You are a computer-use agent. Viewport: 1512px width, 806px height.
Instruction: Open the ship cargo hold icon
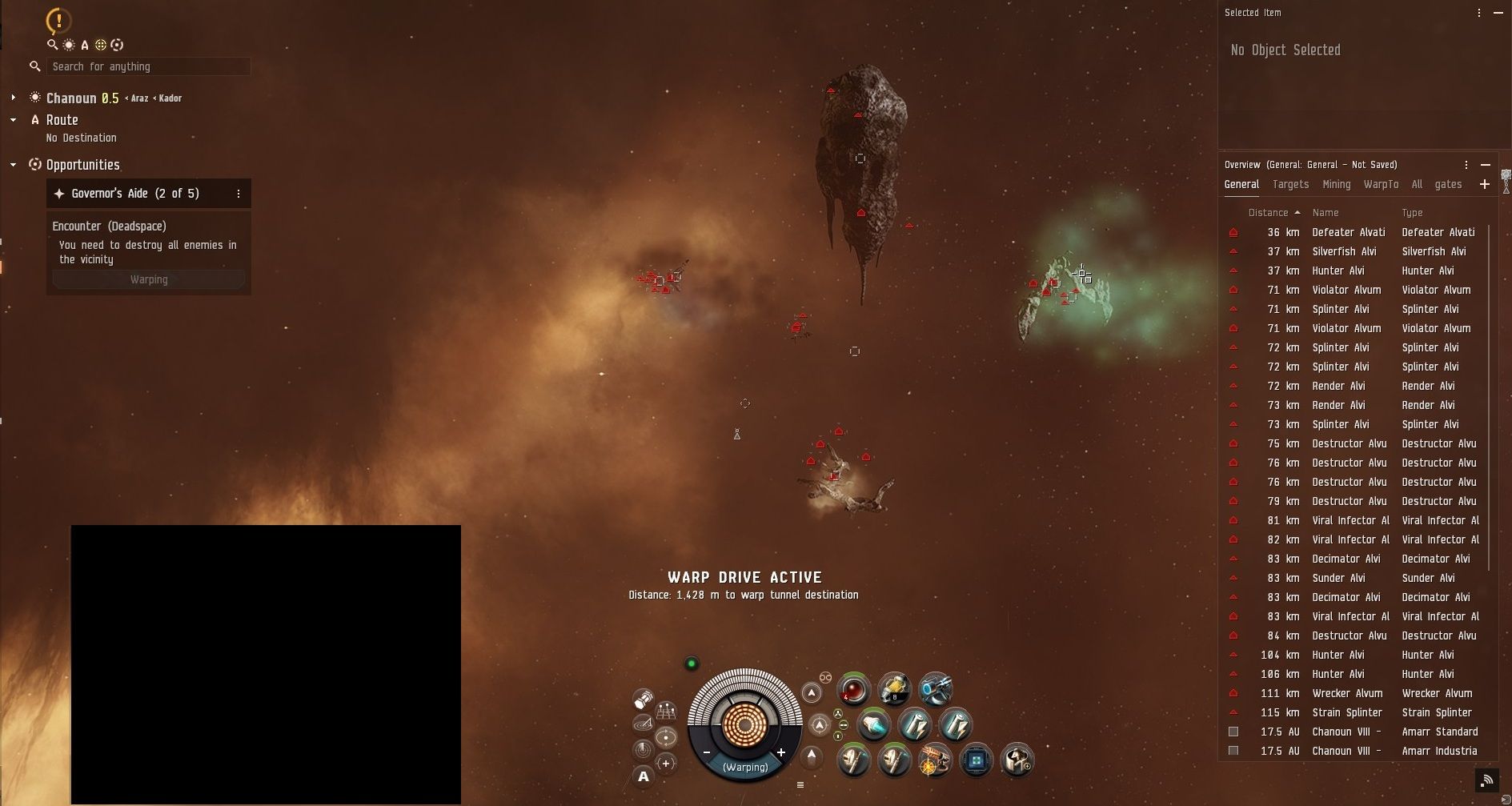[x=643, y=700]
